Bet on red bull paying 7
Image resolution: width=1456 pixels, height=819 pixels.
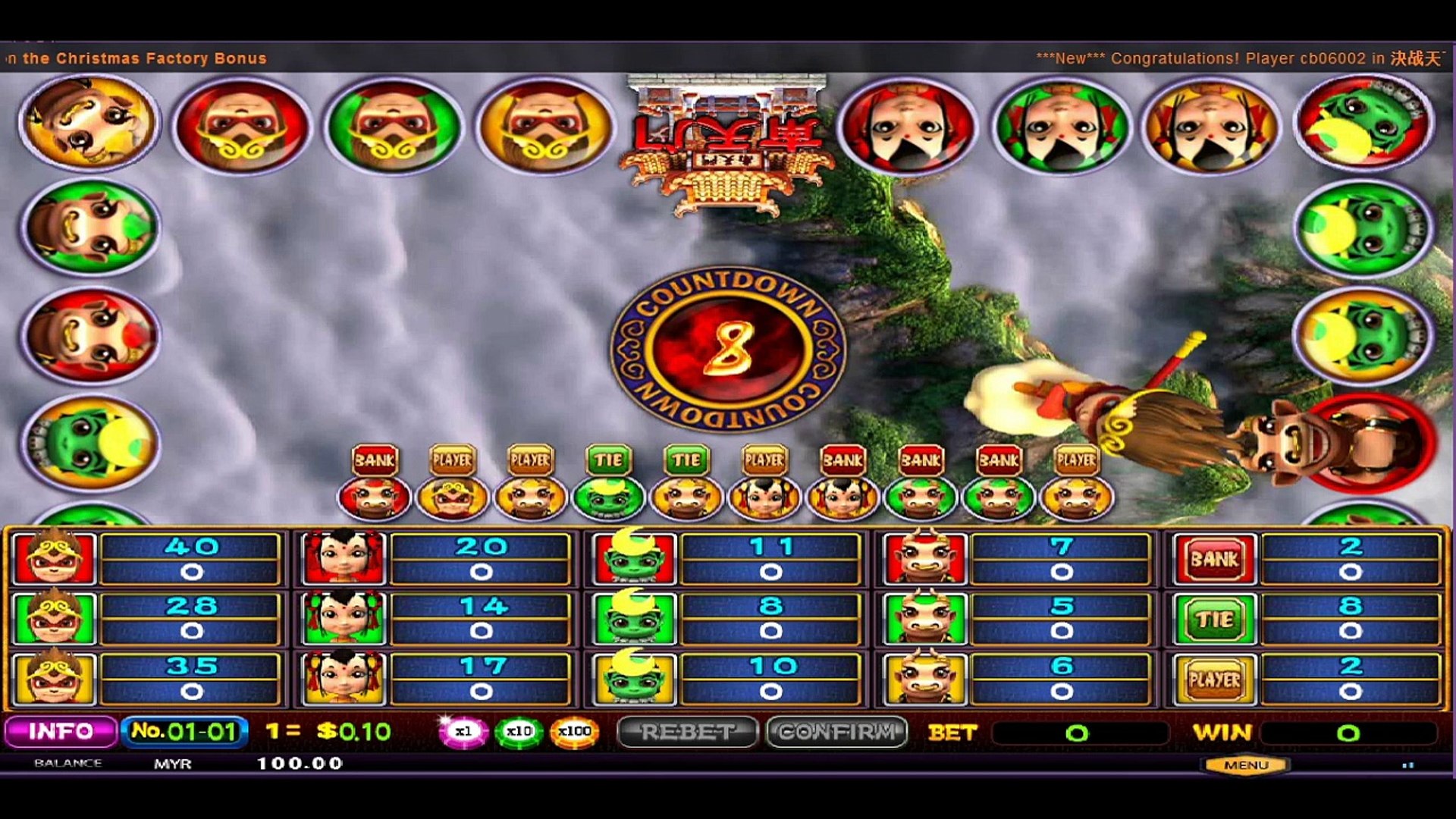coord(924,559)
